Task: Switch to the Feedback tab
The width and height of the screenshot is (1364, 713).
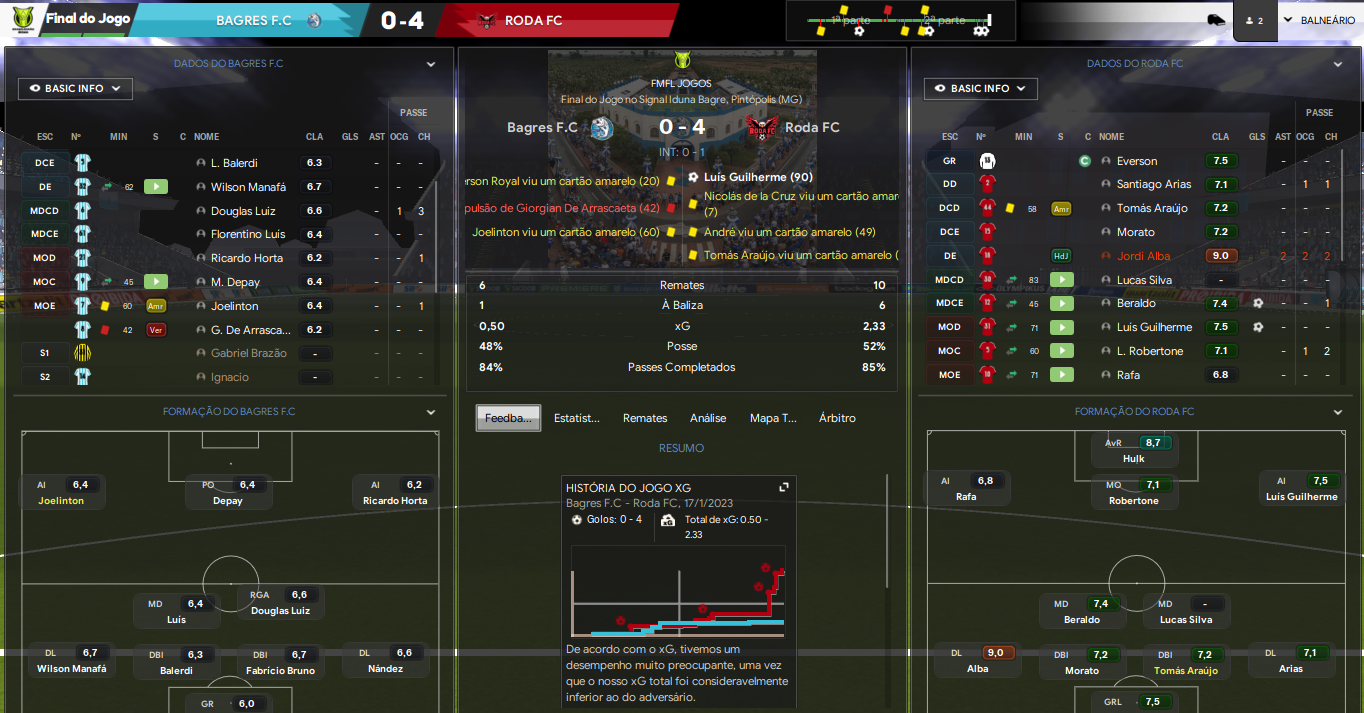Action: 508,418
